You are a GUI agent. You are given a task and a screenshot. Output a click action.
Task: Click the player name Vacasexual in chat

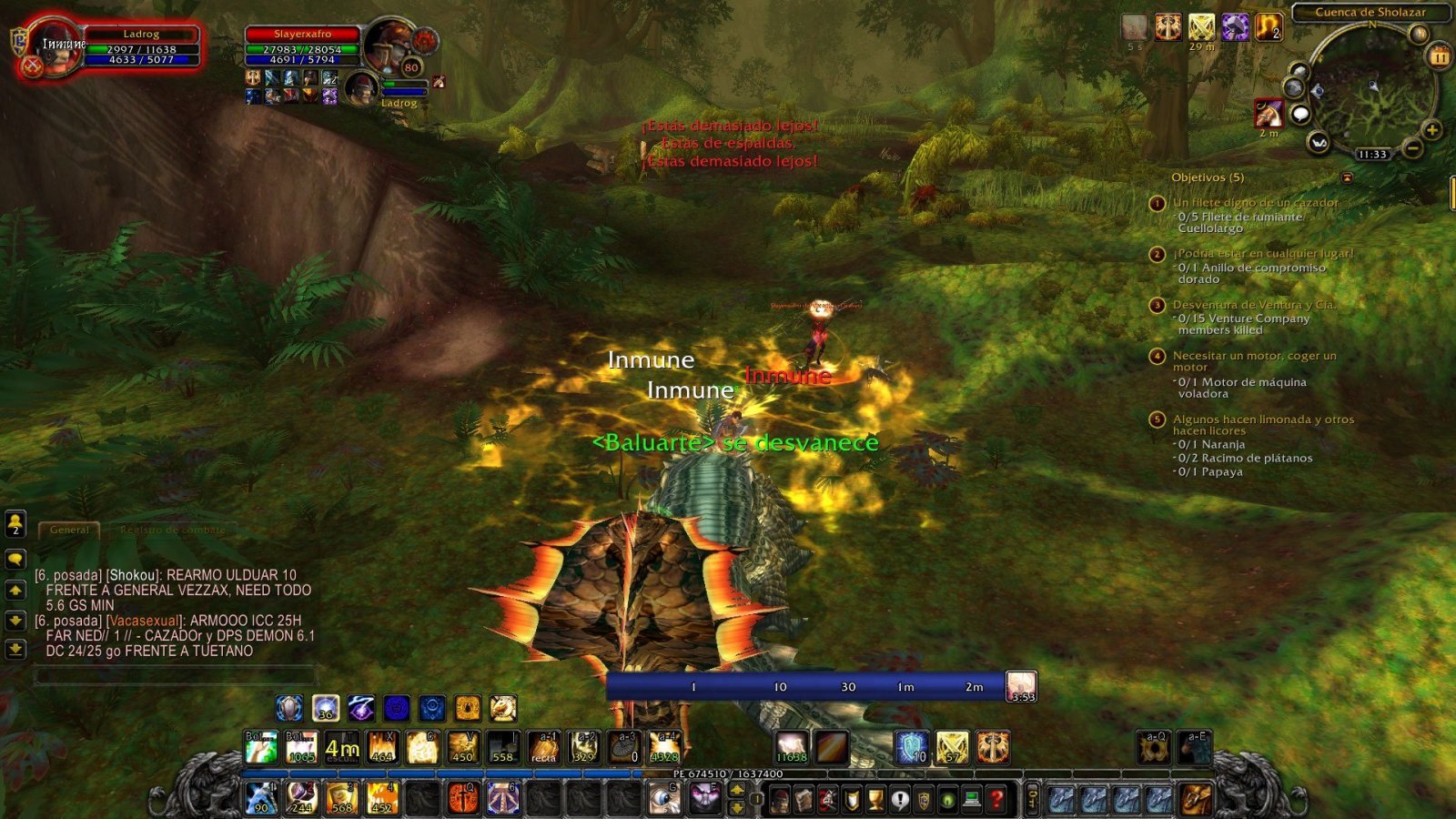143,621
